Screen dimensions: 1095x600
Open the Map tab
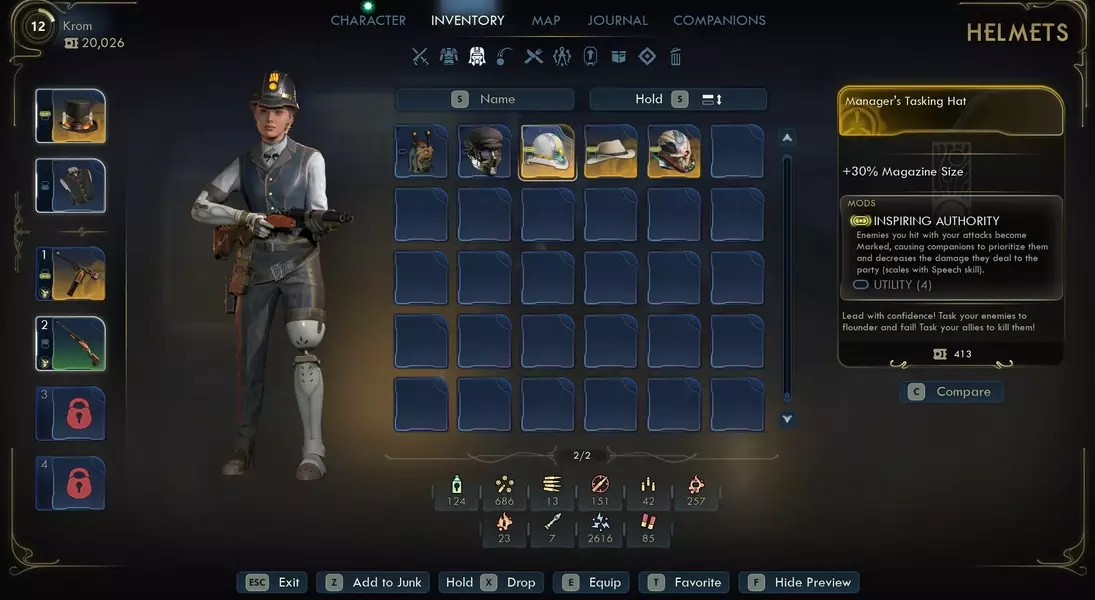pos(546,20)
